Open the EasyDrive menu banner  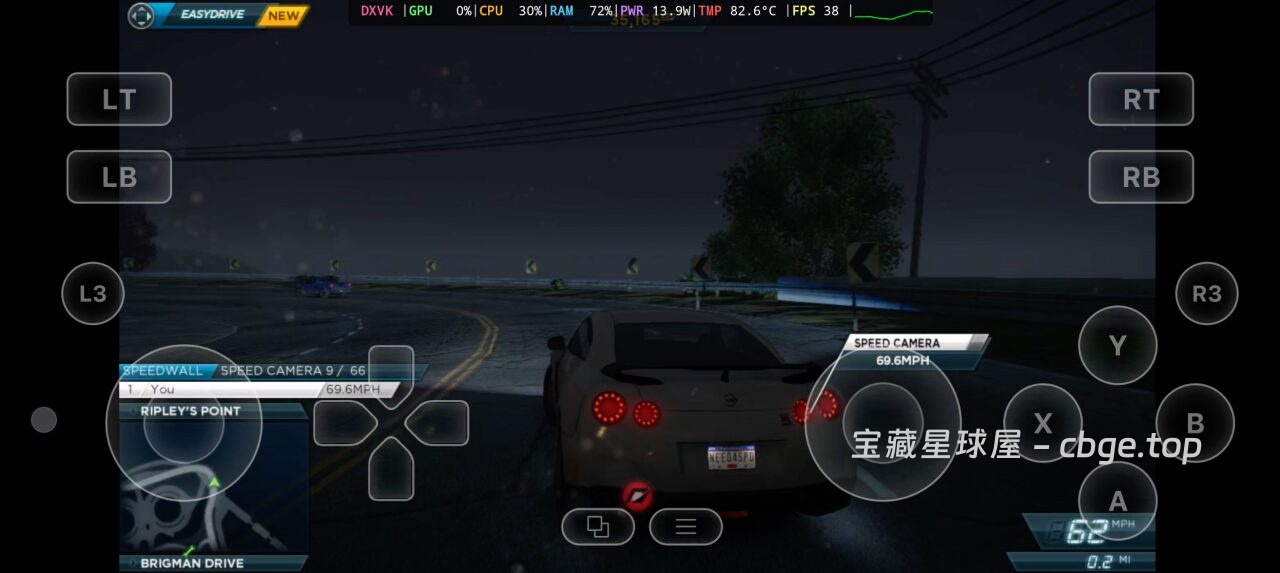[217, 16]
